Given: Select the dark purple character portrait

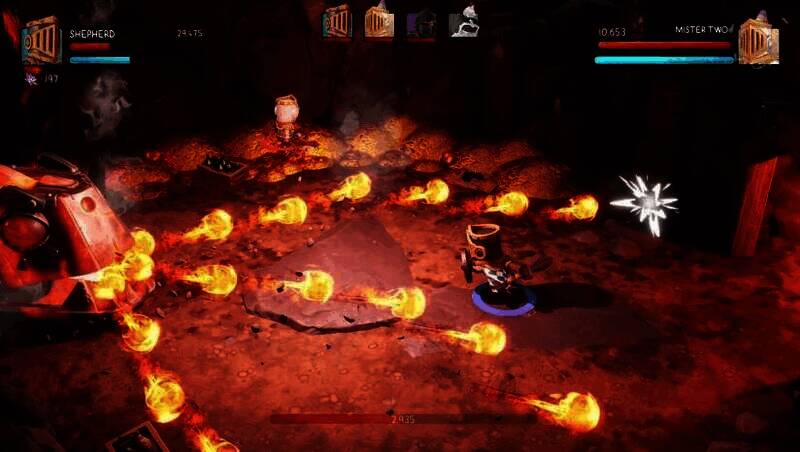Looking at the screenshot, I should coord(421,23).
